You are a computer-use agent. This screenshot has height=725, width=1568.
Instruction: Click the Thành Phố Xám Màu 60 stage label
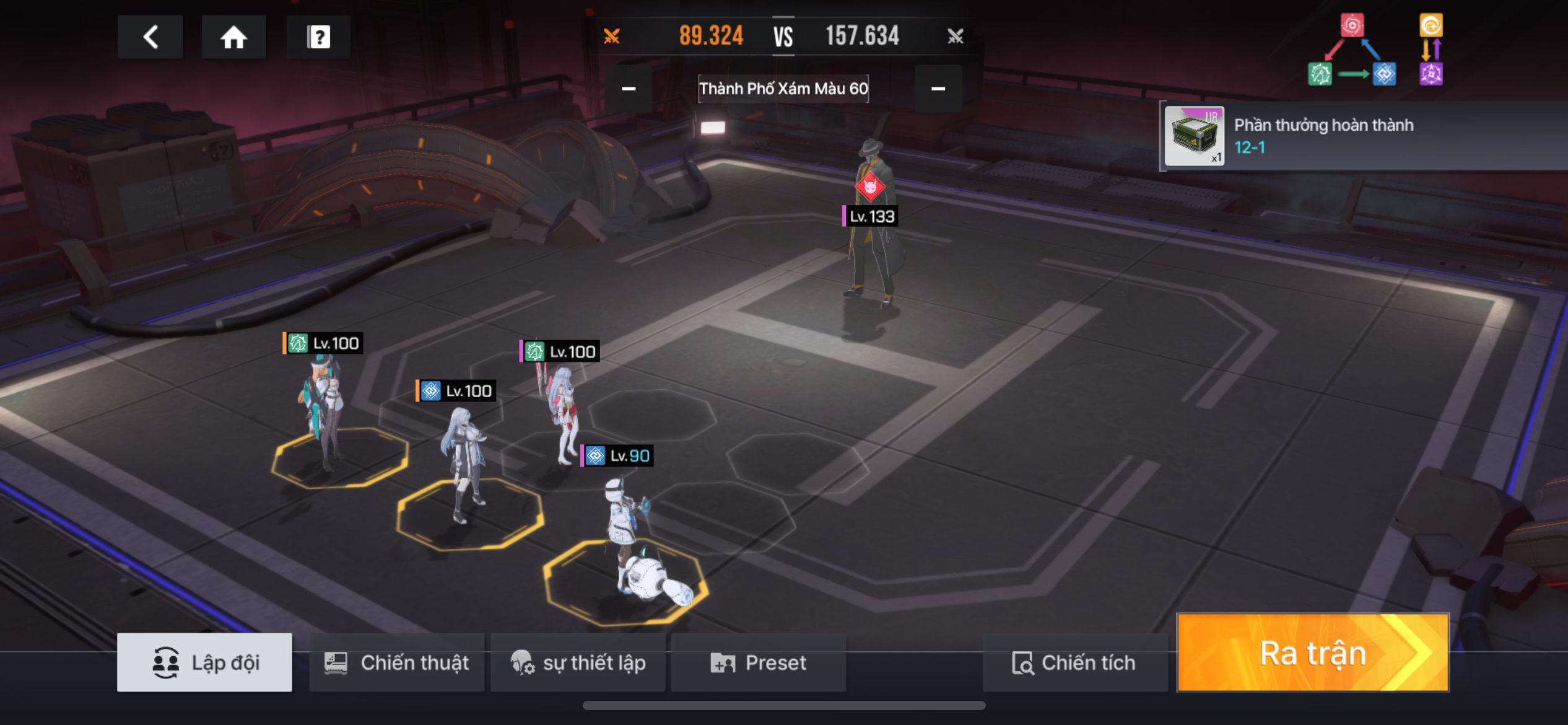pyautogui.click(x=783, y=89)
